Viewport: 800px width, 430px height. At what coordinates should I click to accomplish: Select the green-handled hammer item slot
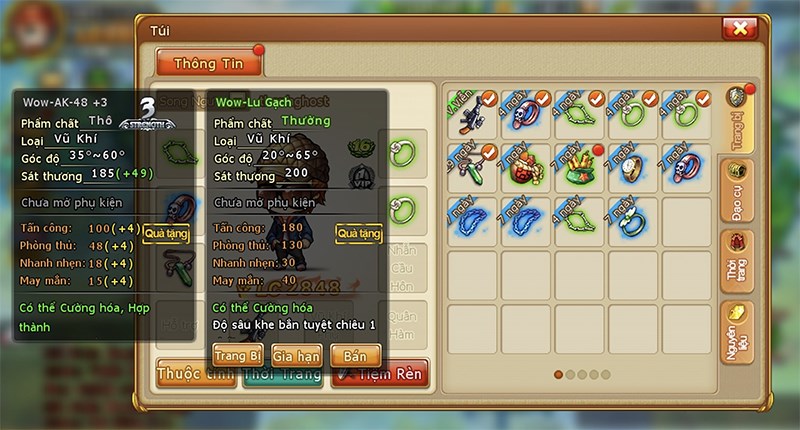pyautogui.click(x=473, y=166)
